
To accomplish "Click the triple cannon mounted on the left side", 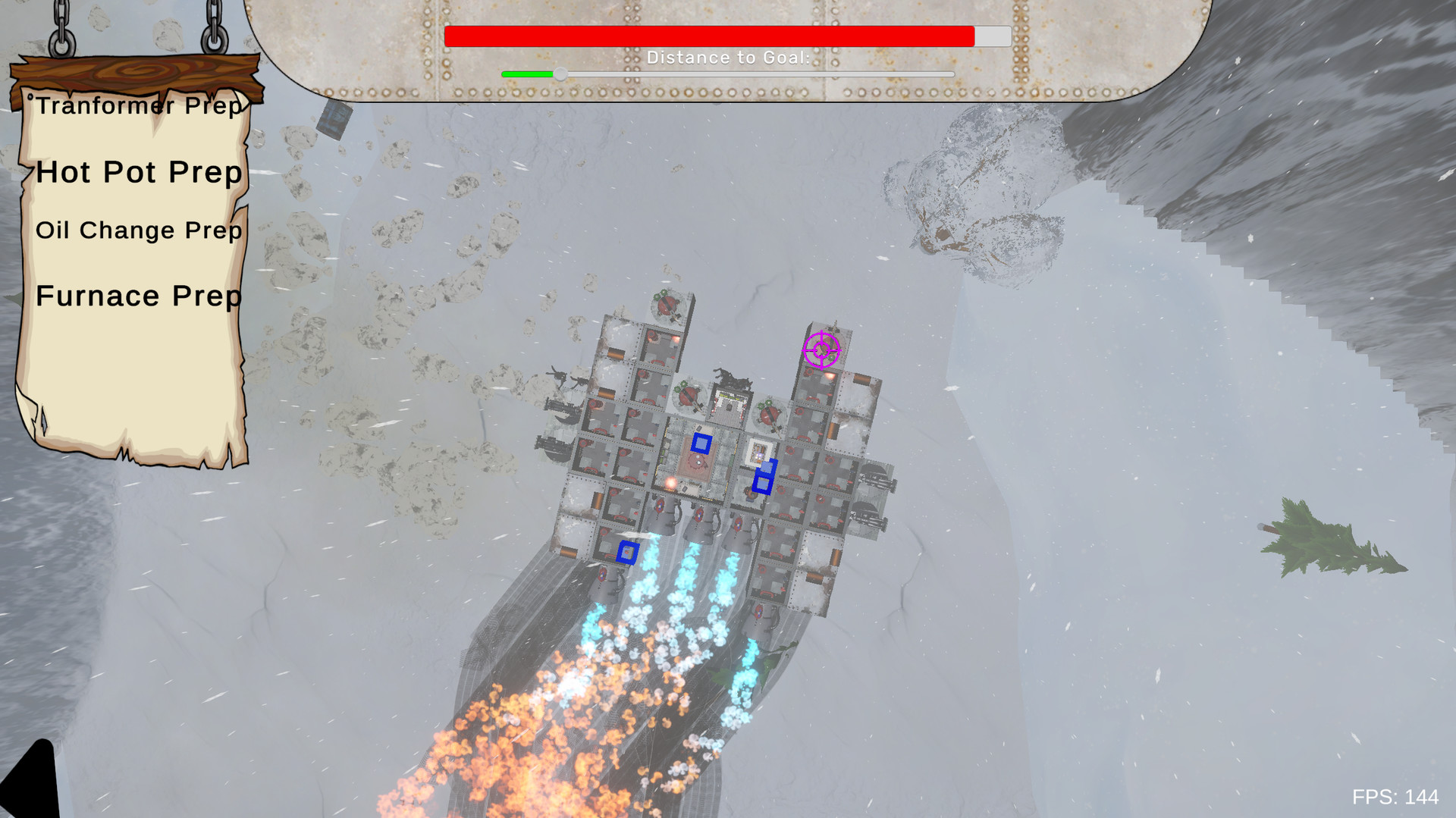I will [559, 407].
